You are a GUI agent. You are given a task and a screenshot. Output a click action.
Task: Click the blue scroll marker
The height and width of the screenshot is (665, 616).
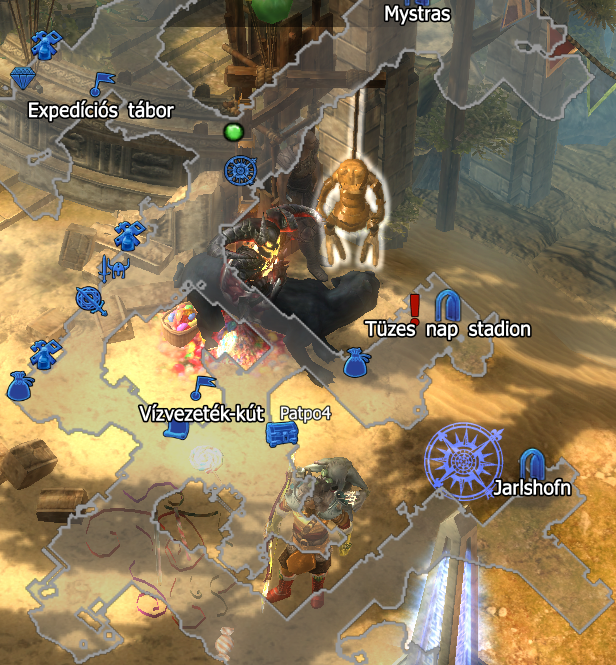tap(178, 428)
